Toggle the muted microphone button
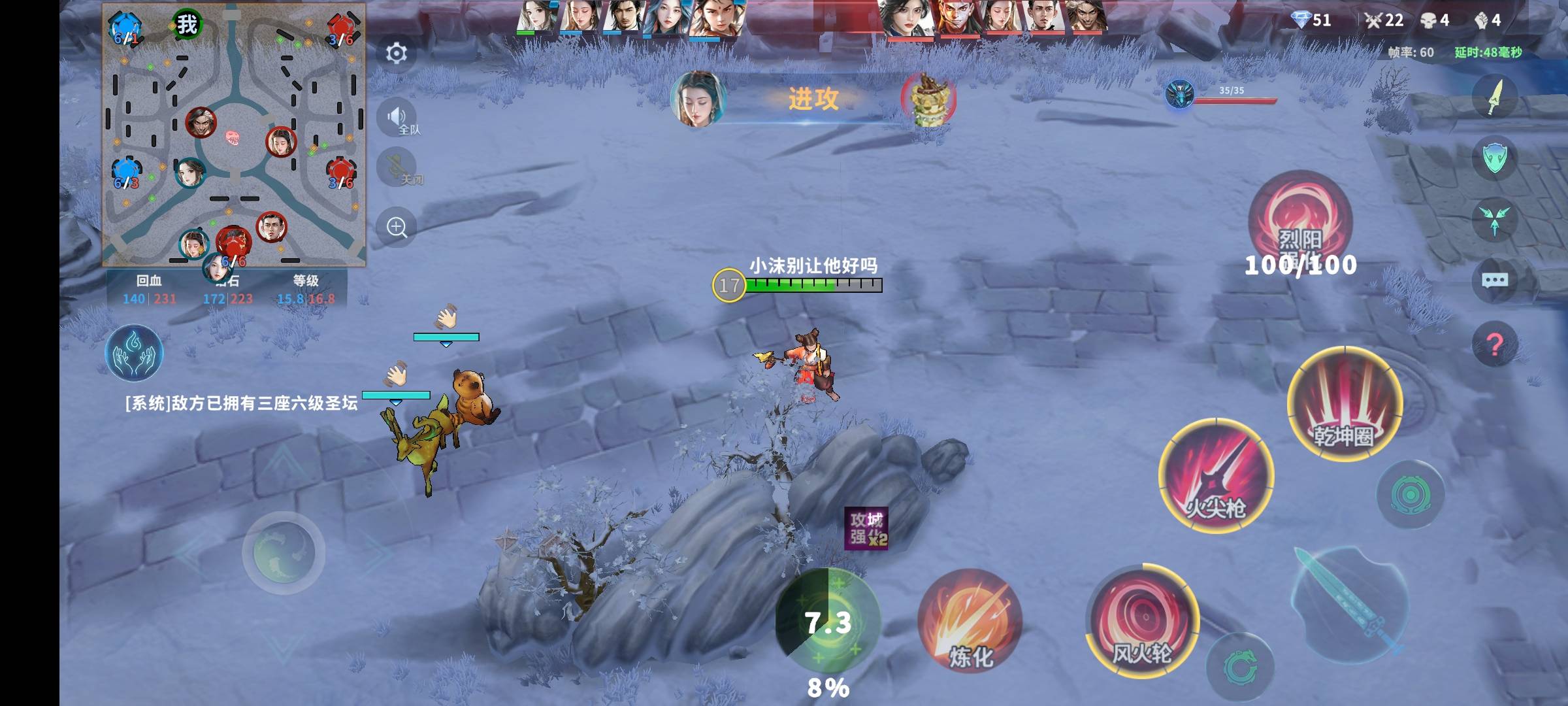 [397, 167]
